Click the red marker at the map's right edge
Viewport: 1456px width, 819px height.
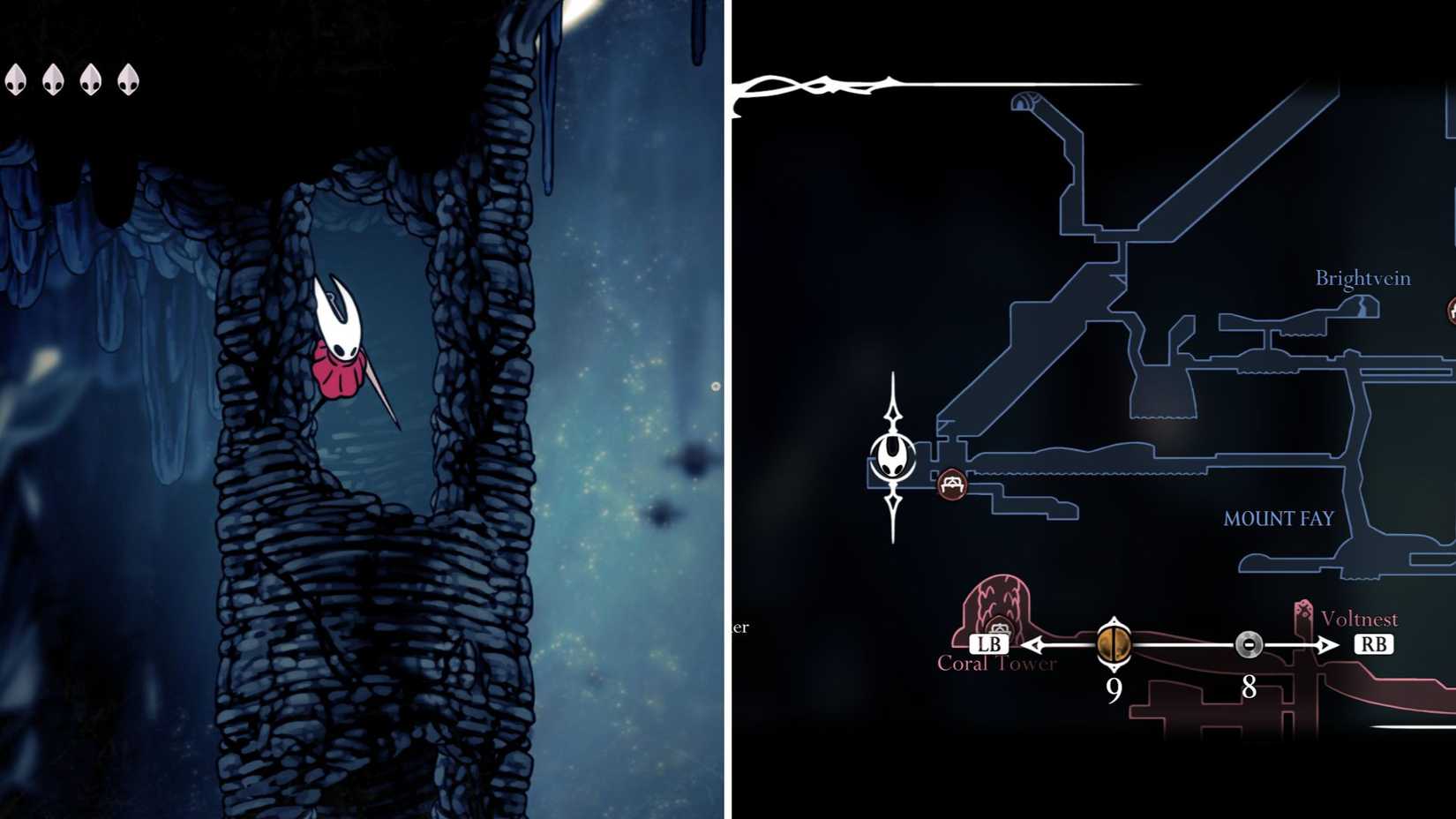click(x=1452, y=311)
